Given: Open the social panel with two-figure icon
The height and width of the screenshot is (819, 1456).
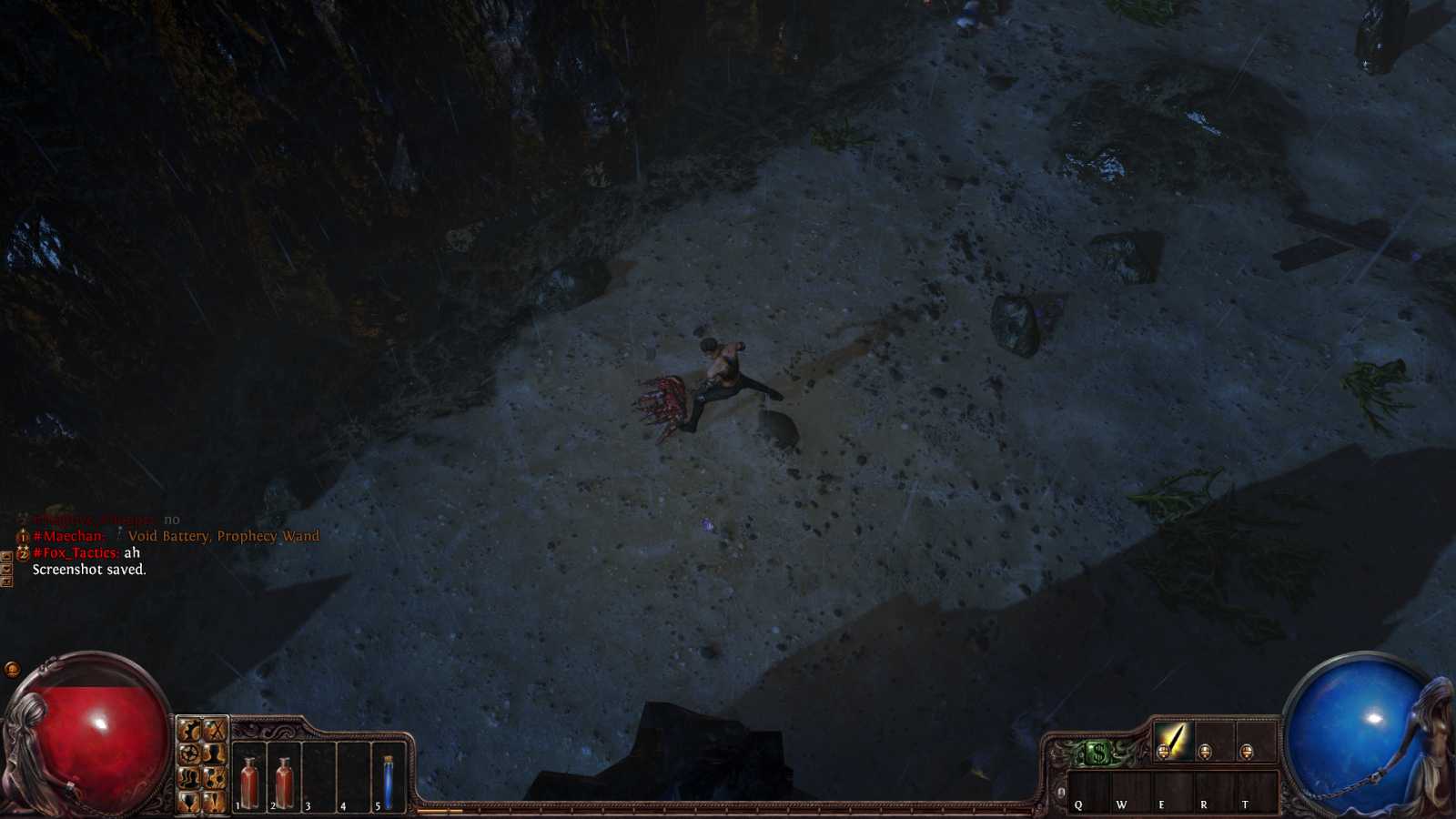Looking at the screenshot, I should [188, 777].
